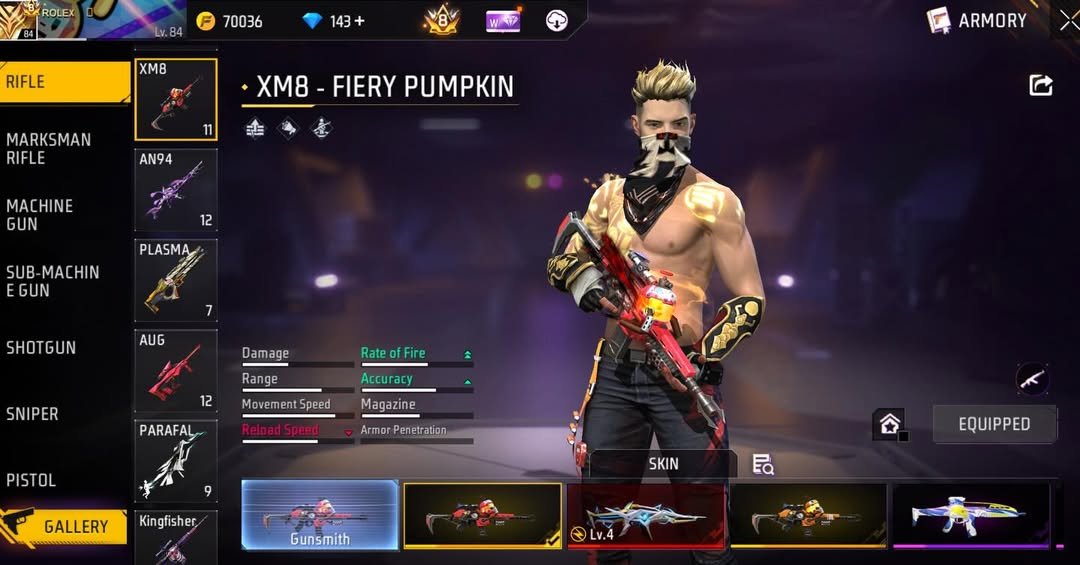Select the Rifle category
1080x565 pixels.
point(60,82)
